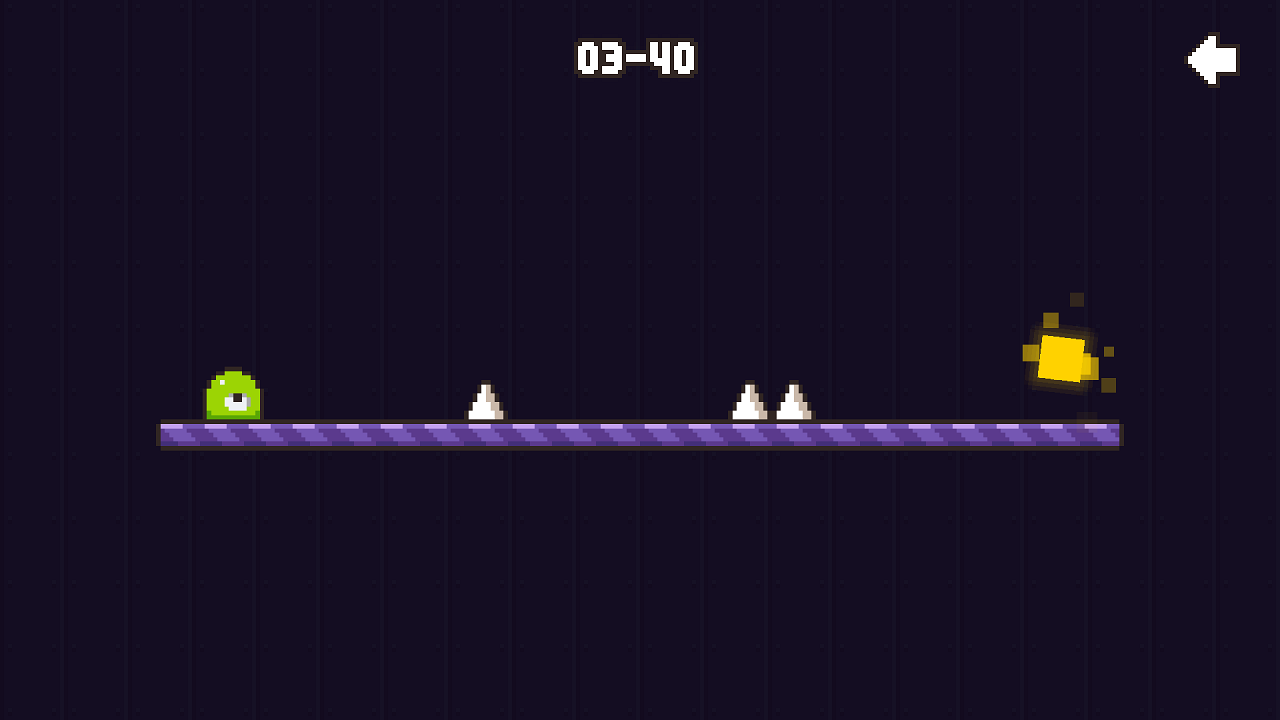
Task: Click the sparkle particle above the coin
Action: [x=1075, y=300]
